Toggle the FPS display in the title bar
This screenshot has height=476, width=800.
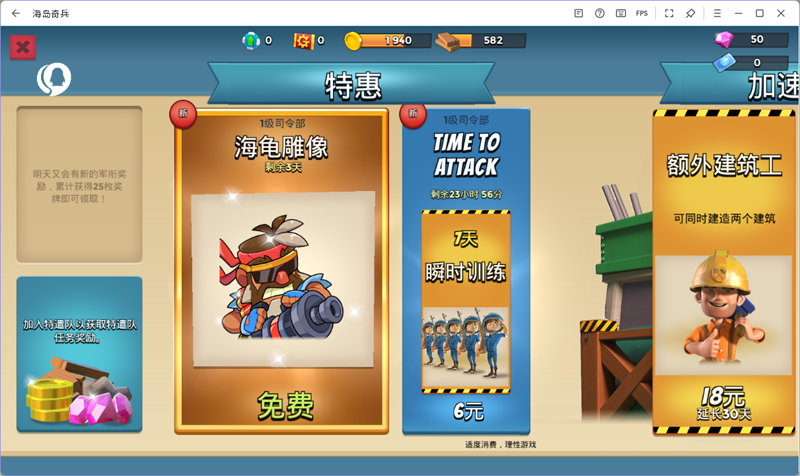pos(642,13)
